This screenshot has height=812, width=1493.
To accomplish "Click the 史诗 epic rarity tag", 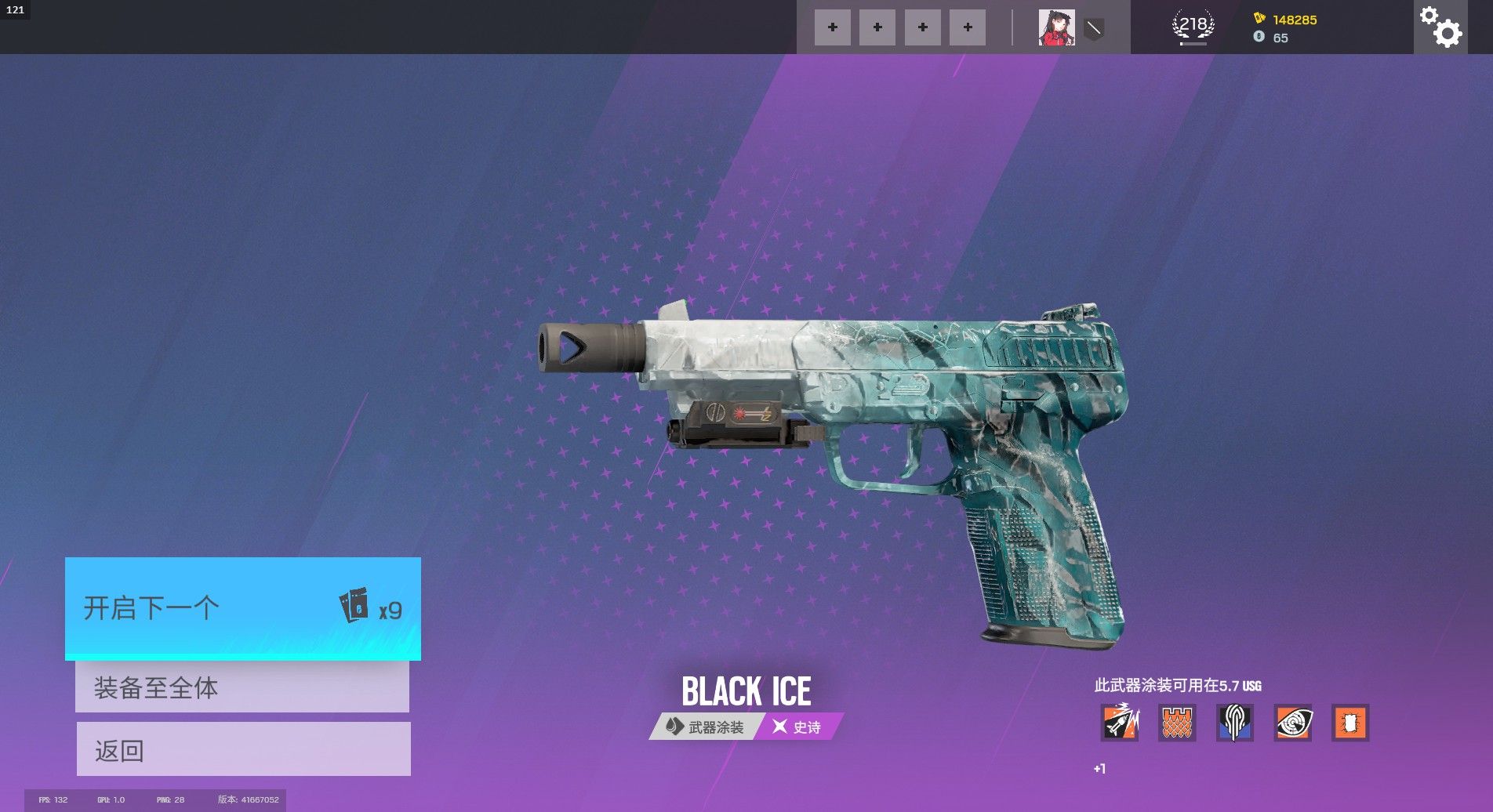I will (797, 727).
